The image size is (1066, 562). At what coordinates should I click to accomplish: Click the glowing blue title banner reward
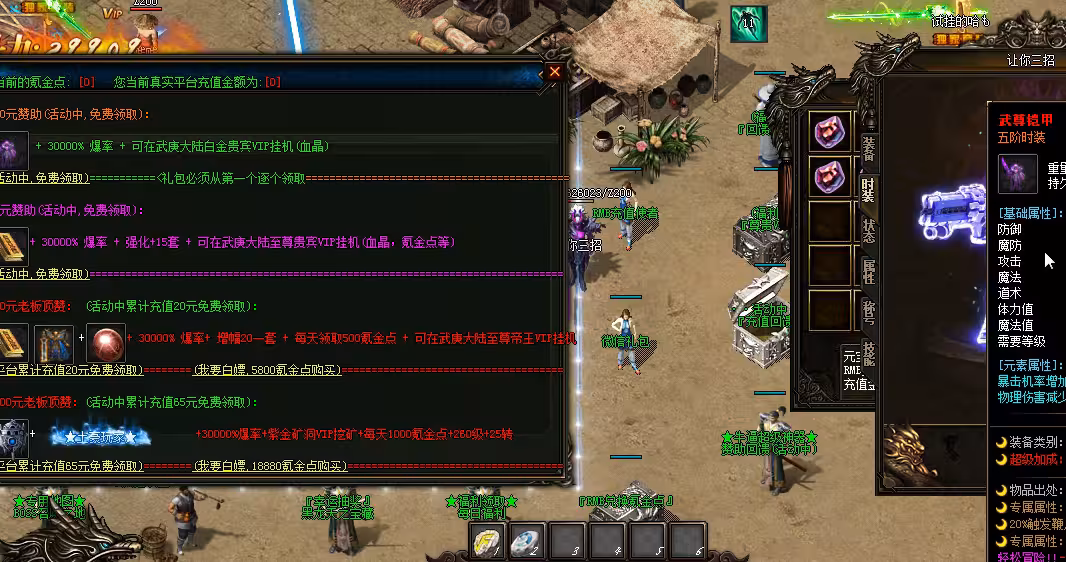(x=100, y=437)
